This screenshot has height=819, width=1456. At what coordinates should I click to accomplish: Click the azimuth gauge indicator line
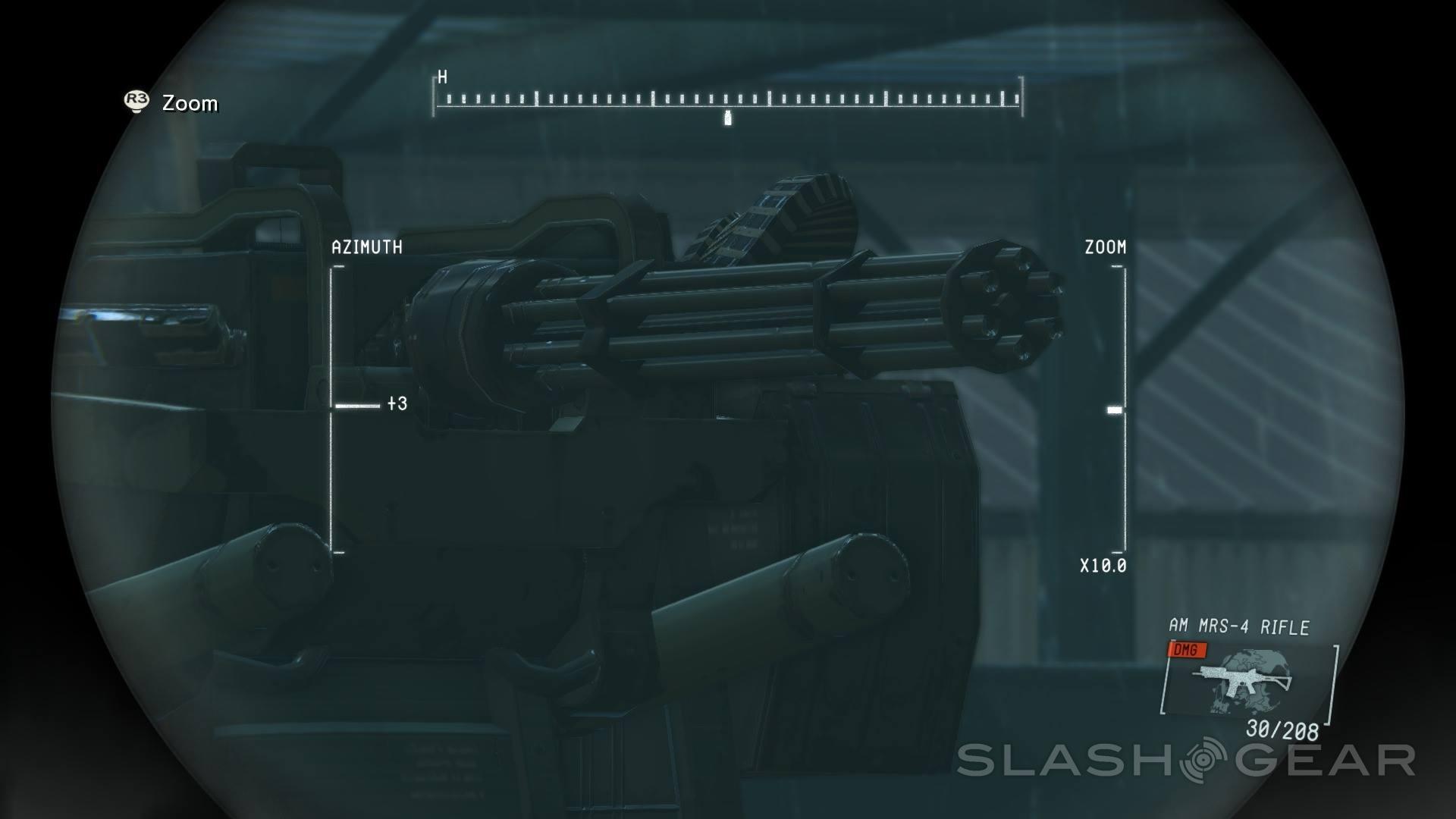coord(357,406)
